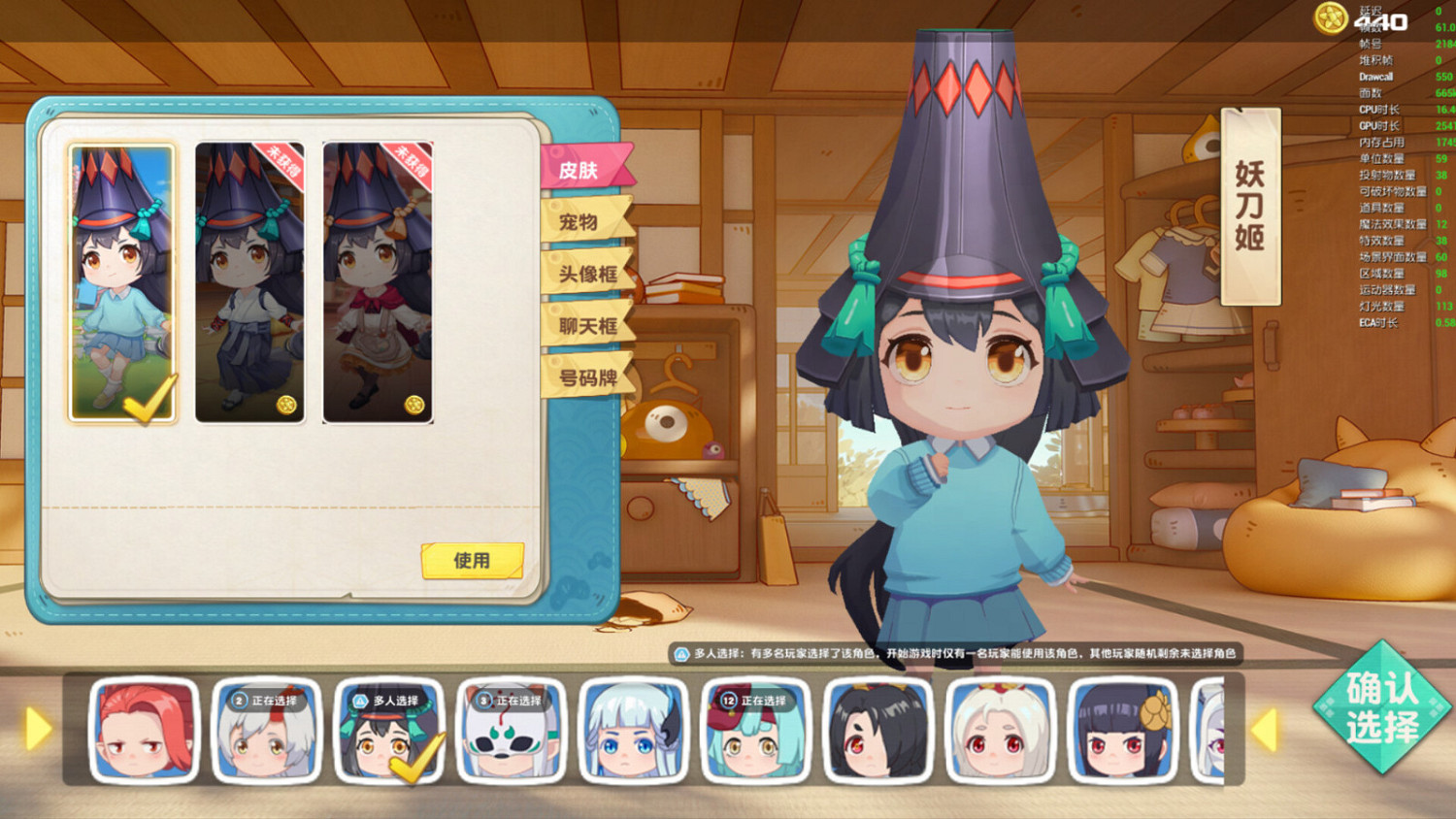
Task: Select the green-haired character portrait marked 正在选择
Action: (x=754, y=734)
